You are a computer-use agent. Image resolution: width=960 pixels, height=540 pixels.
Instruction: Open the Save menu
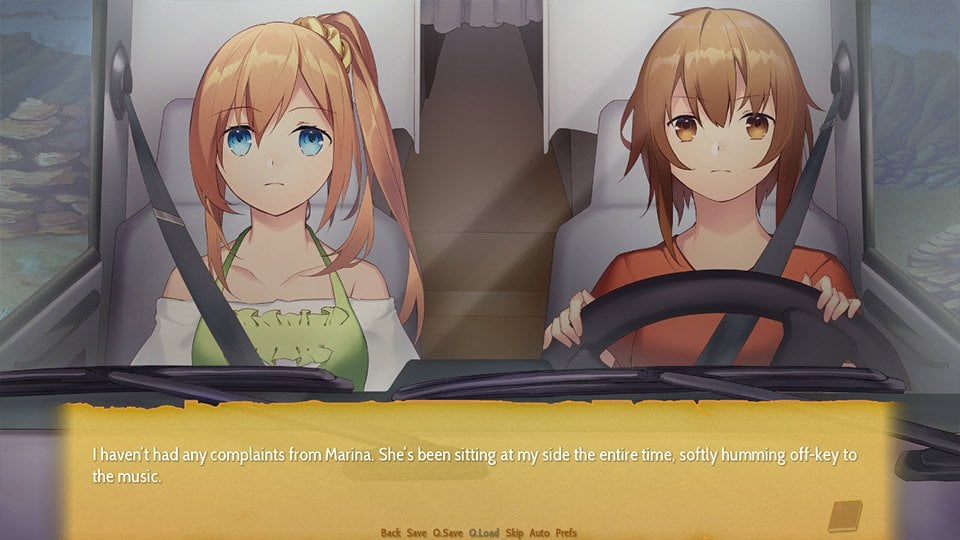417,533
